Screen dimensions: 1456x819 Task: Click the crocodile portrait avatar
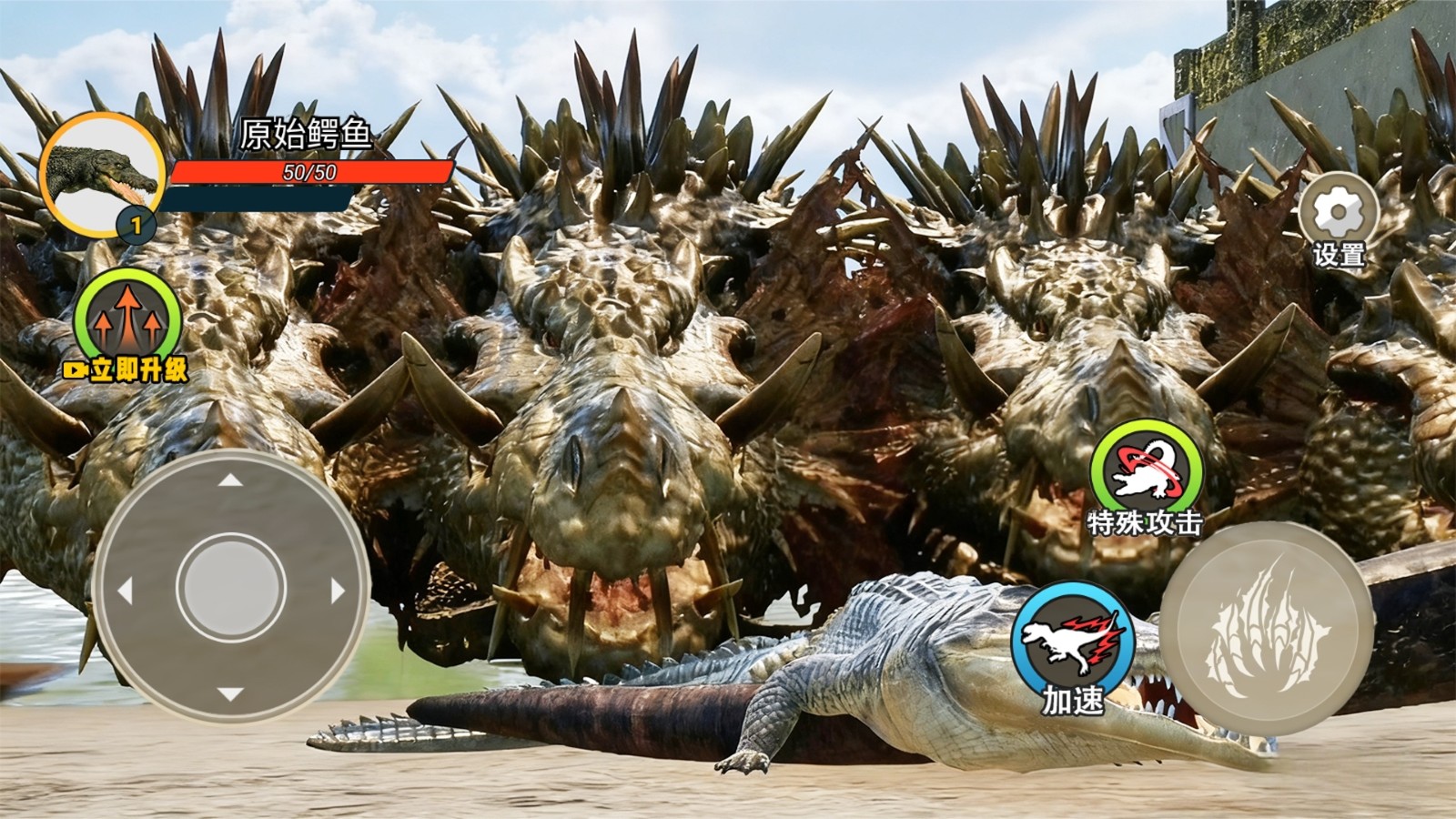pyautogui.click(x=100, y=173)
